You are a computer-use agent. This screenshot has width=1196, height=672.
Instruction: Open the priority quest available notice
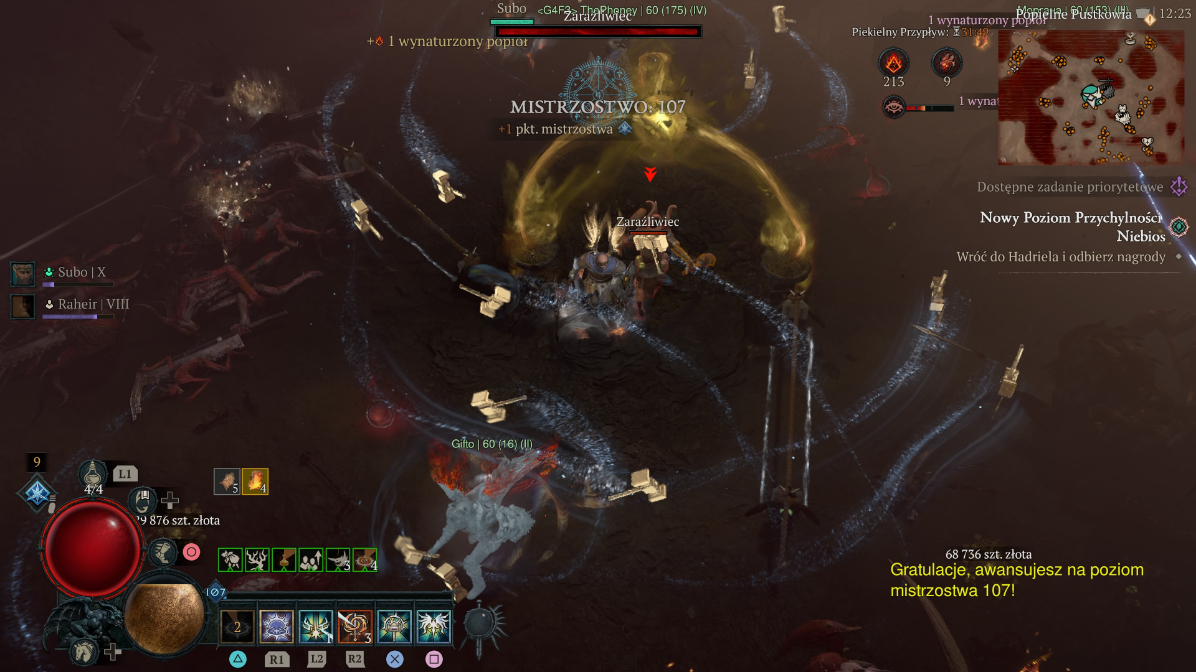point(1071,187)
